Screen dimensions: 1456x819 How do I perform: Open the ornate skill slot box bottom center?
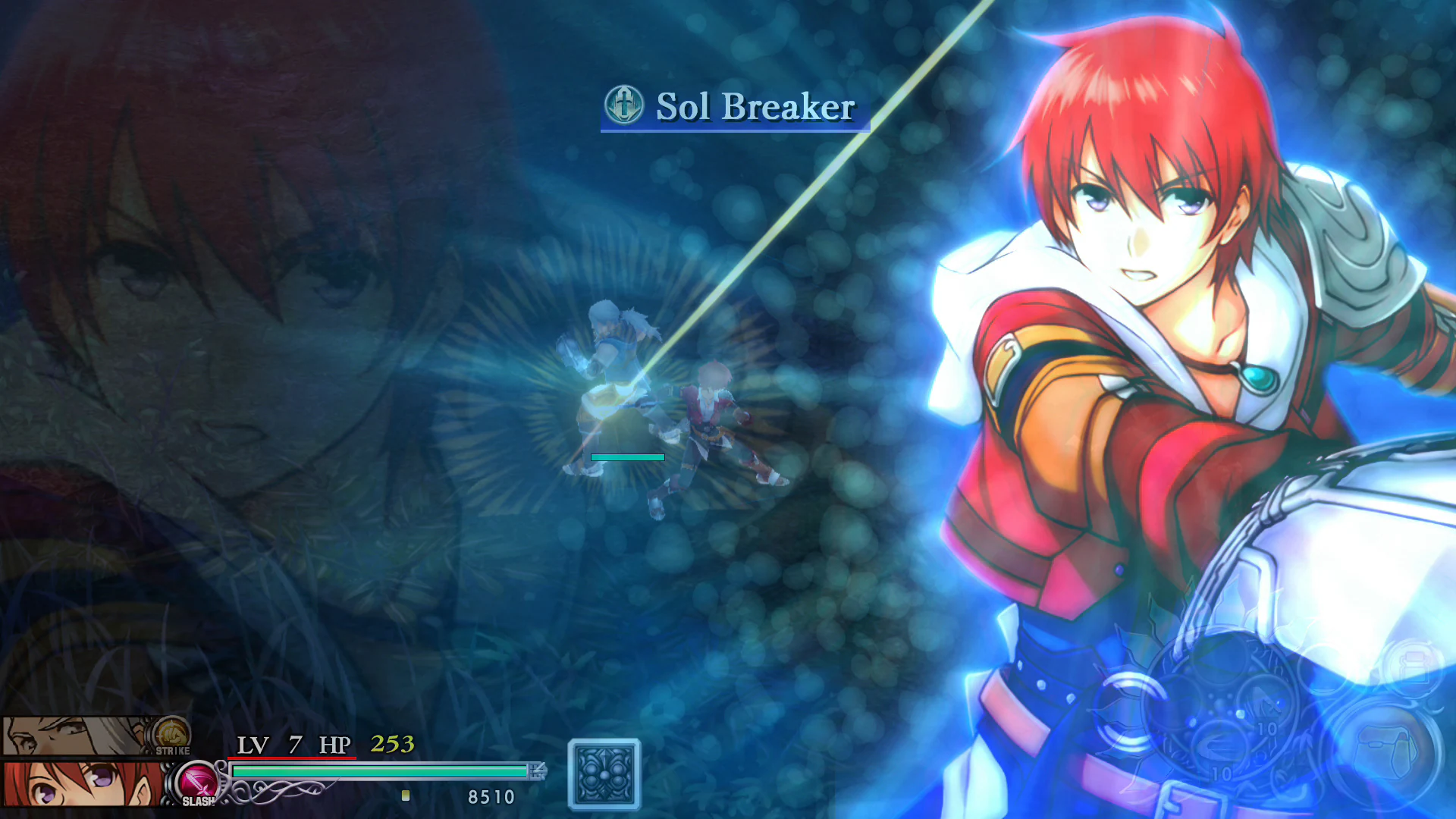(604, 772)
